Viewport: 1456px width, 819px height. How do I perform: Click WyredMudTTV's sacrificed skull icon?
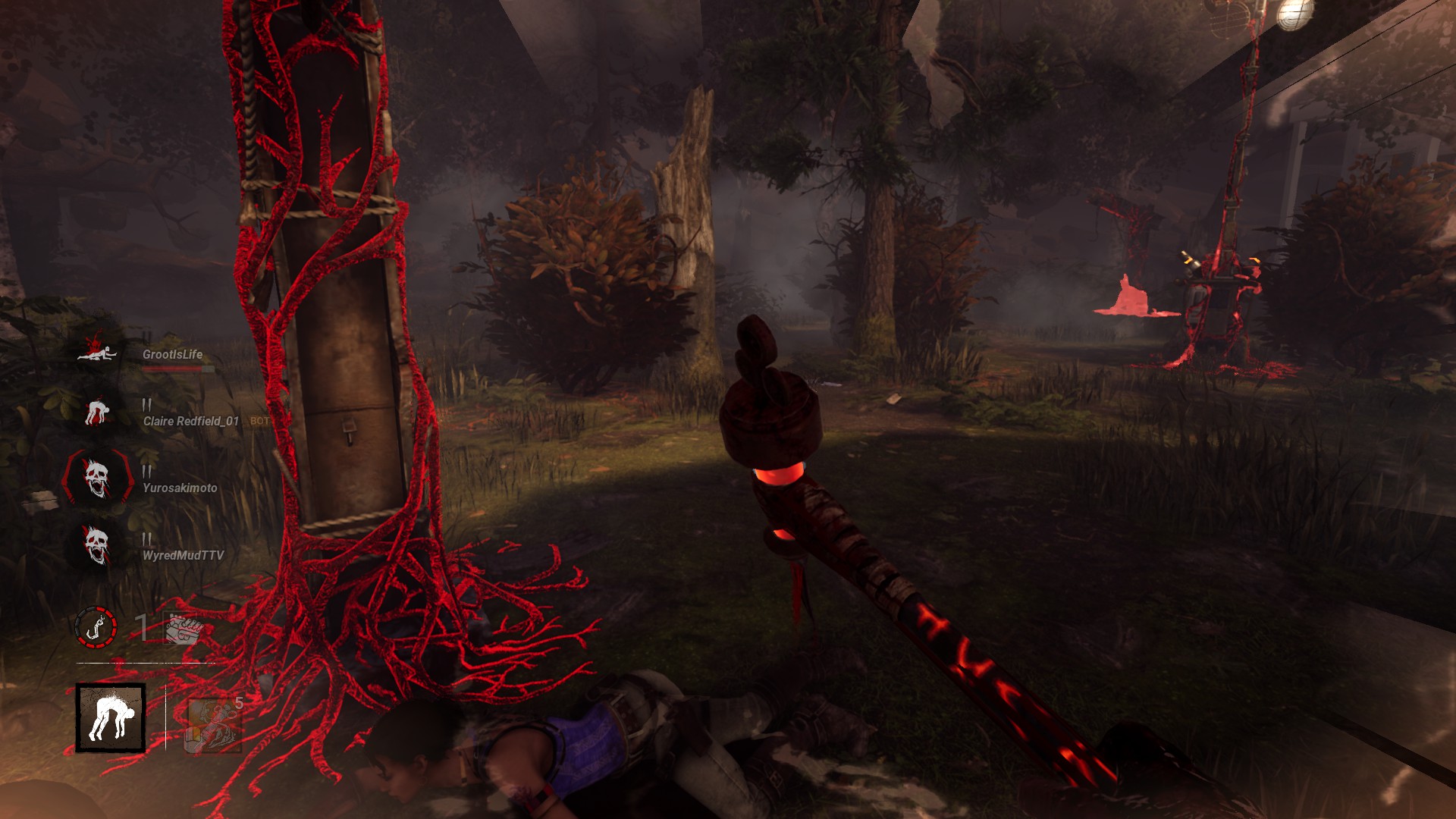pyautogui.click(x=96, y=545)
